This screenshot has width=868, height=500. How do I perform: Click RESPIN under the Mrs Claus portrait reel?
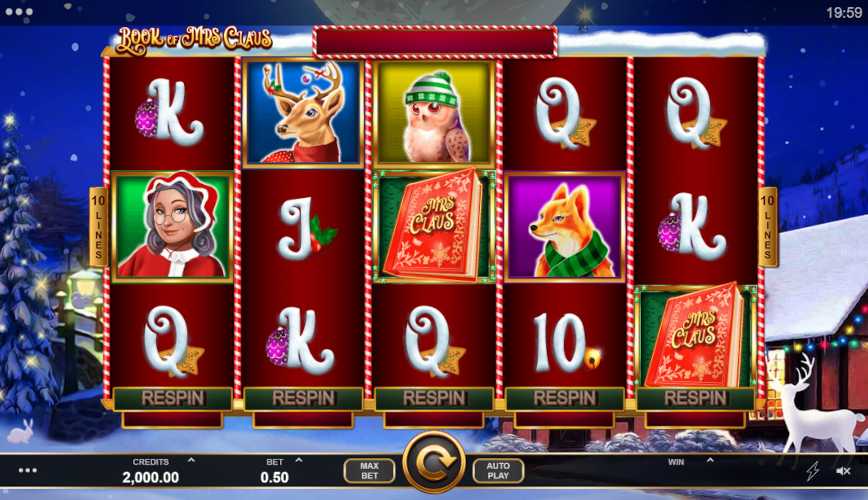(172, 398)
